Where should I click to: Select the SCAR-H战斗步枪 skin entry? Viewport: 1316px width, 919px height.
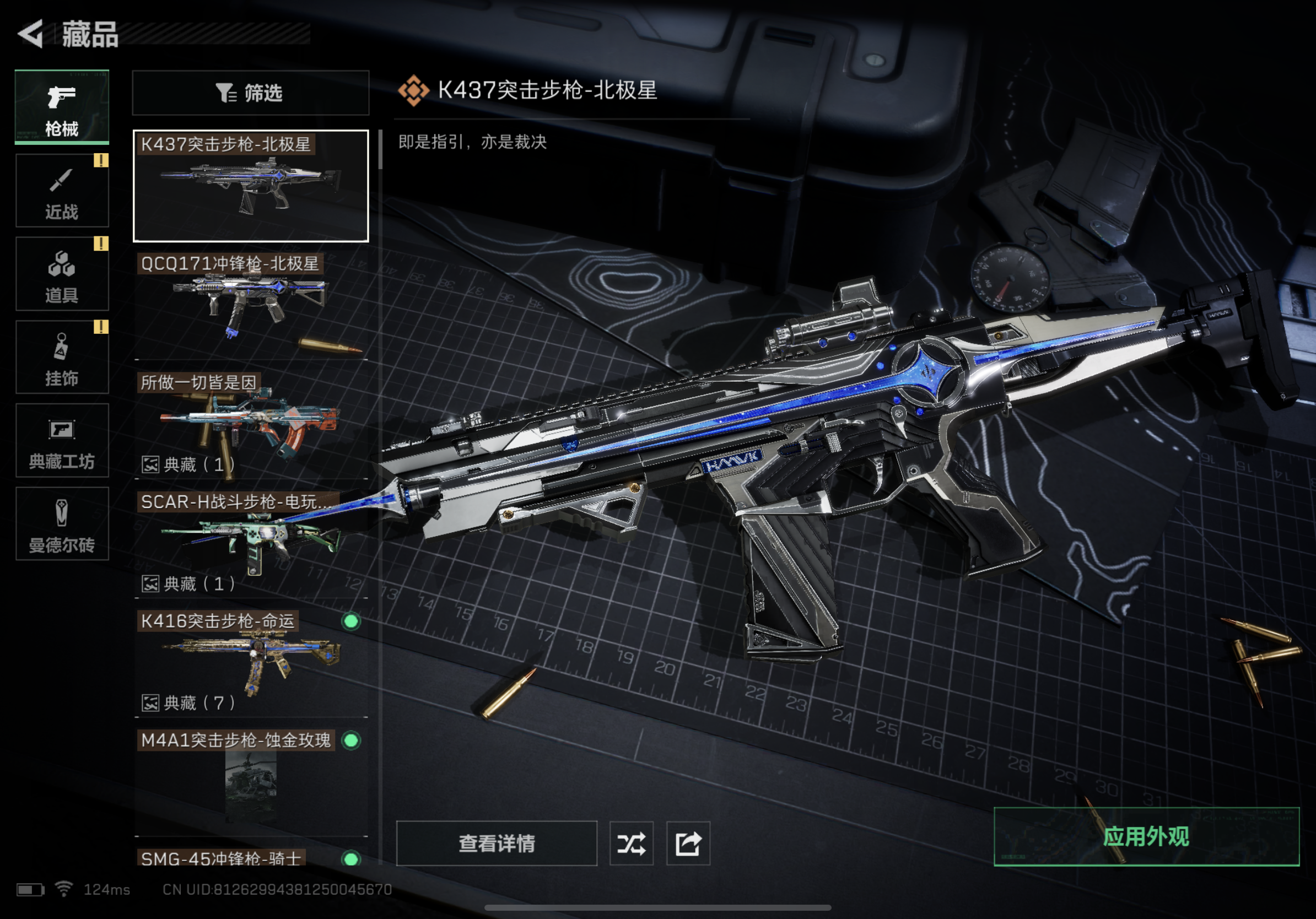tap(251, 543)
